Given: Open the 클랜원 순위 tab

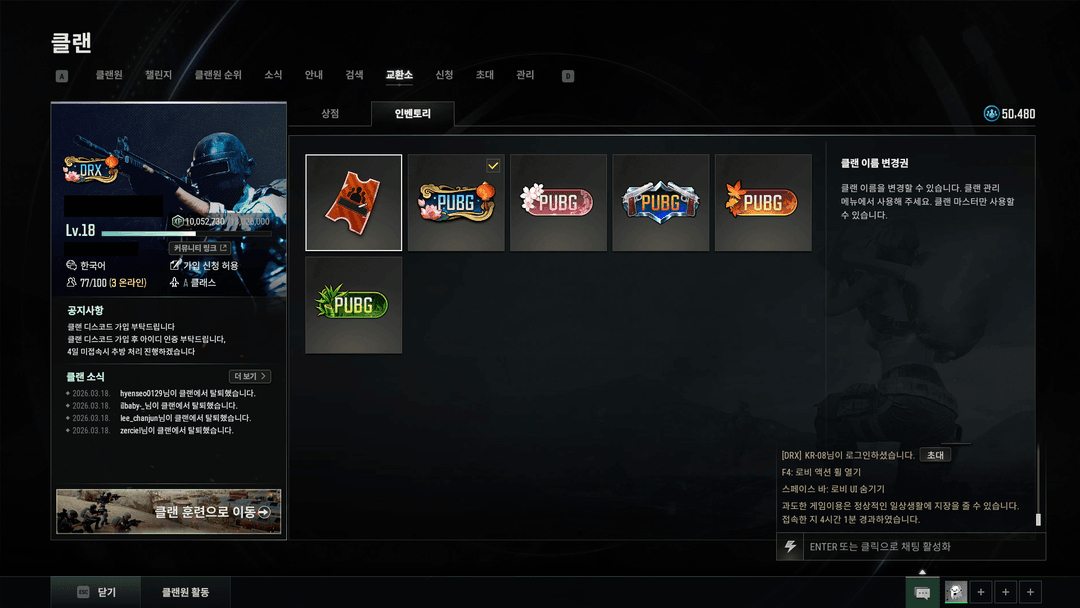Looking at the screenshot, I should point(218,75).
